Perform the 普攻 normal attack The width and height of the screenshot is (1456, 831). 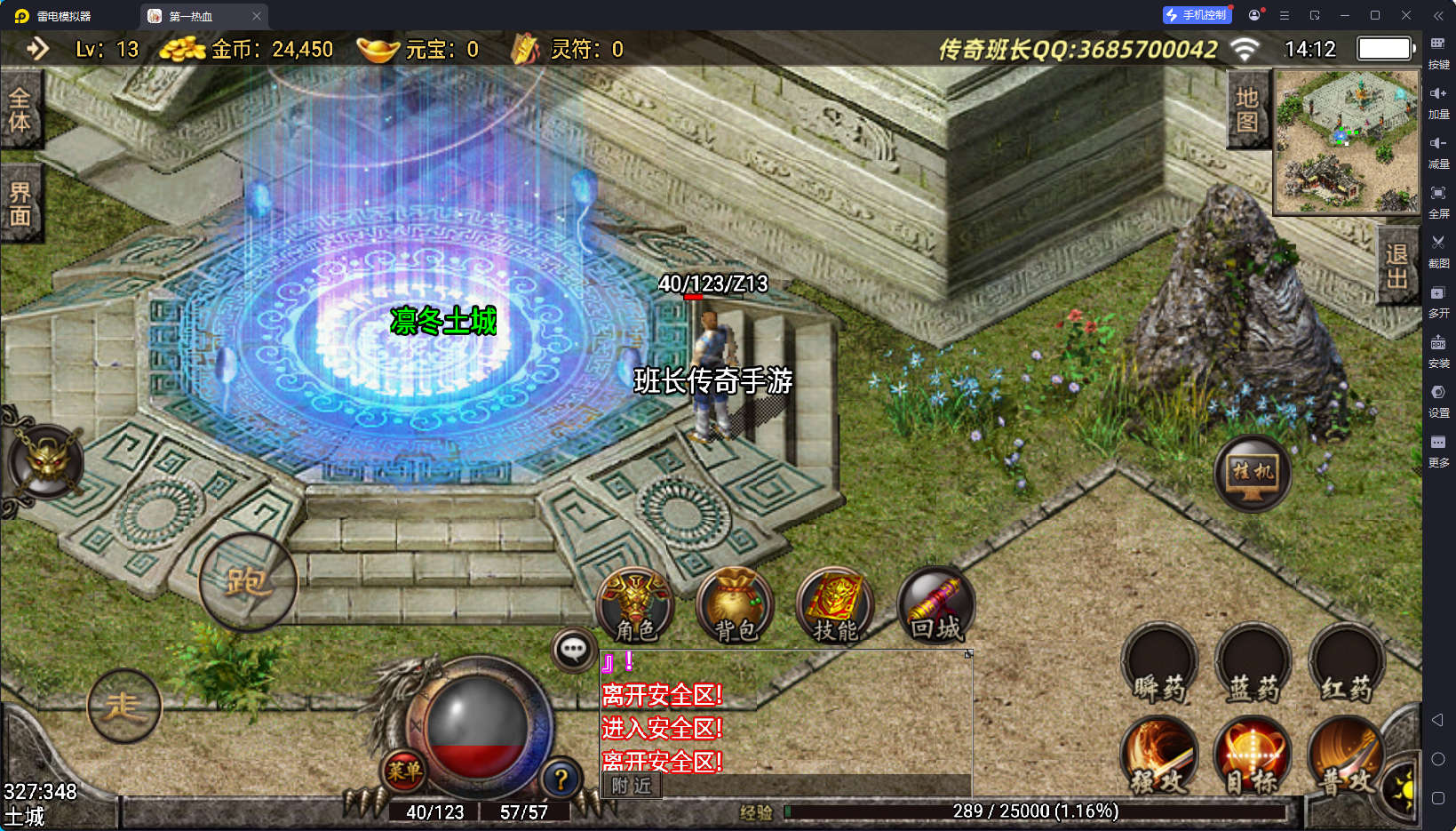click(1347, 755)
